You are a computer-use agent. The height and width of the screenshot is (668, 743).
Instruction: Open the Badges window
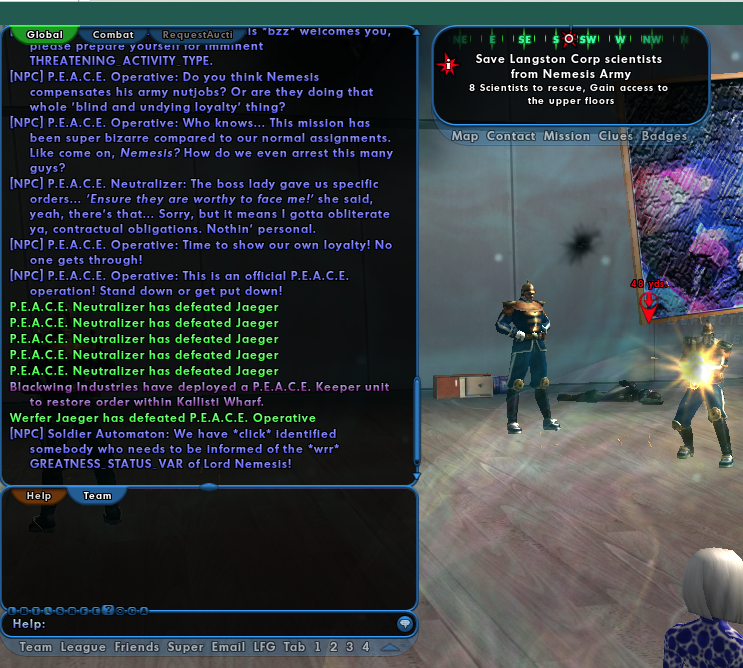[664, 136]
